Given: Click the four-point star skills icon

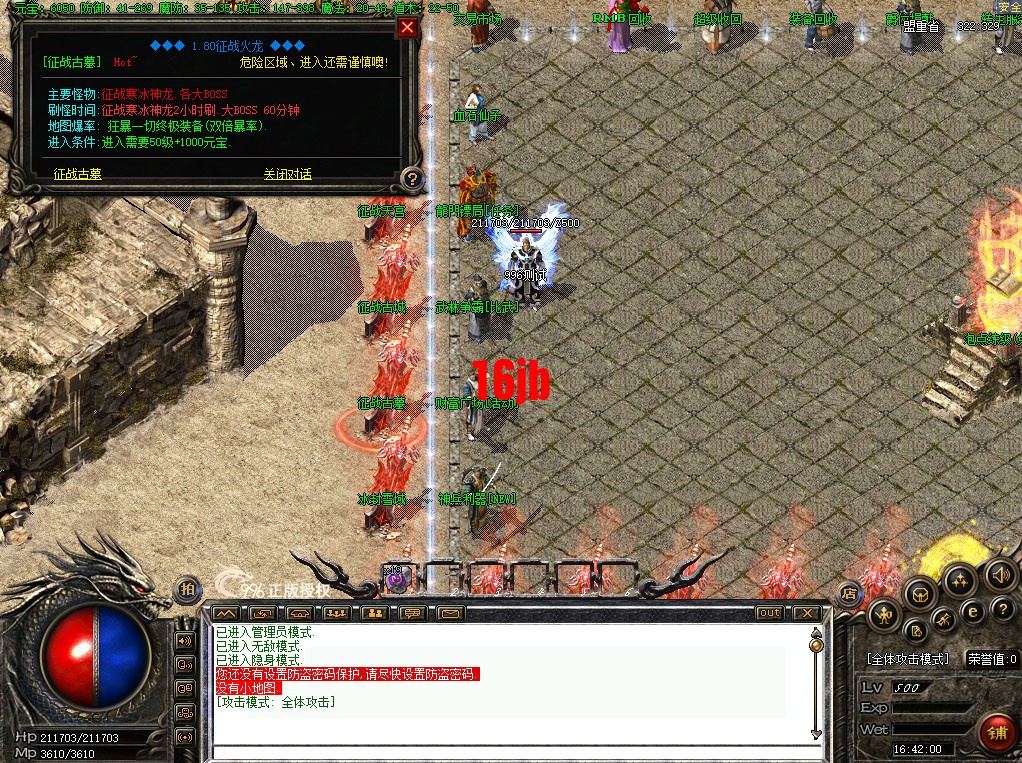Looking at the screenshot, I should [960, 579].
